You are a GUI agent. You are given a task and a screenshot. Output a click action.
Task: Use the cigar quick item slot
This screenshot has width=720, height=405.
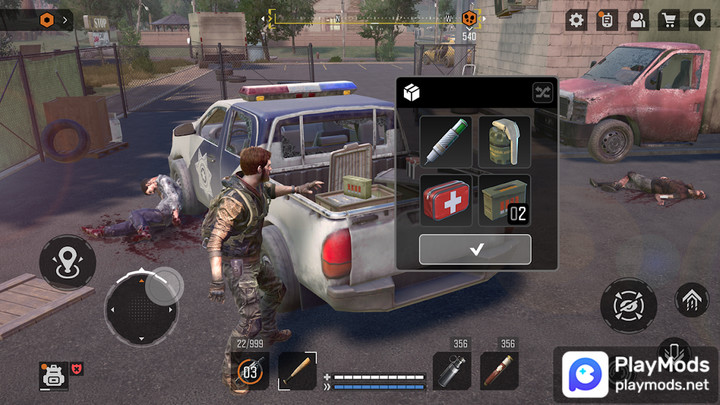click(500, 372)
